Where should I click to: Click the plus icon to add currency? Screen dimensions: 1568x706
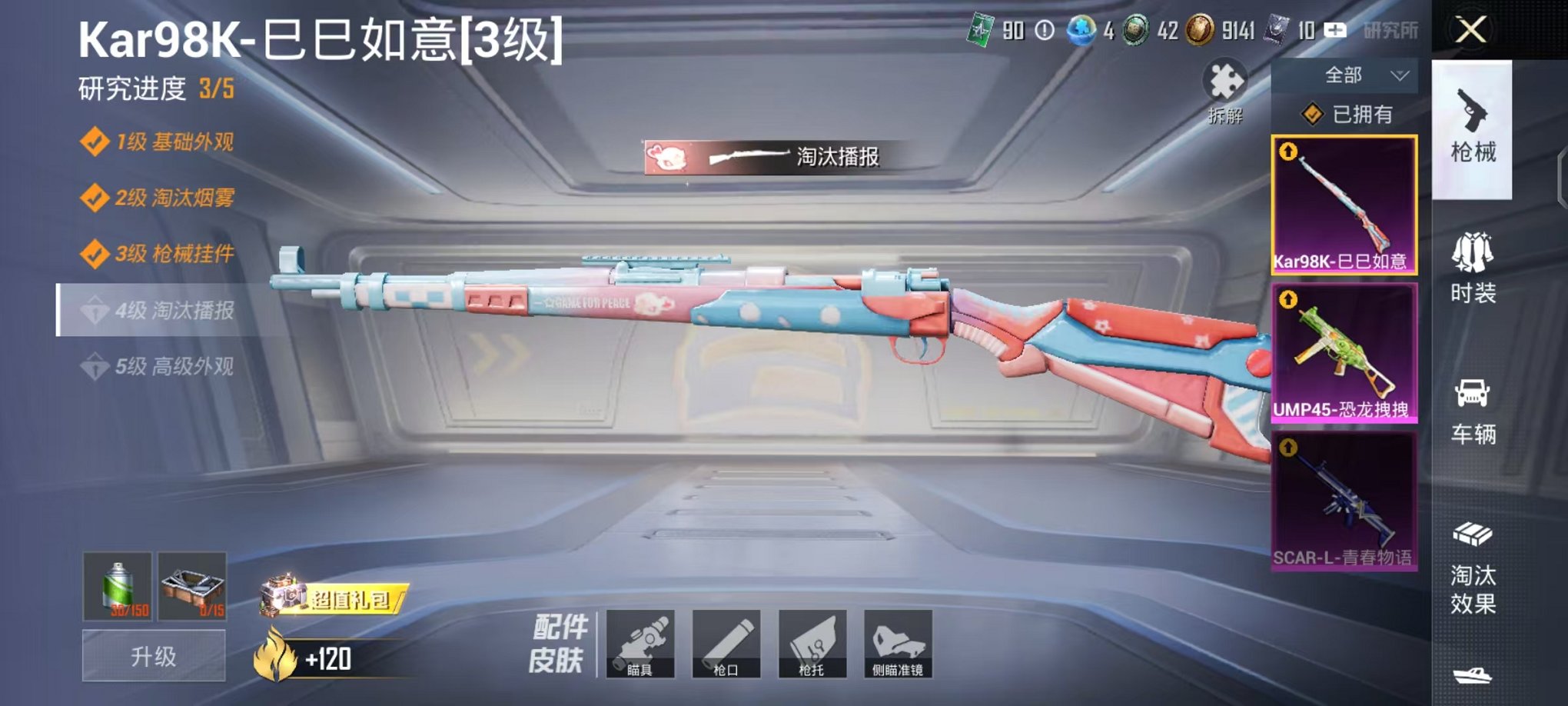[x=1334, y=28]
